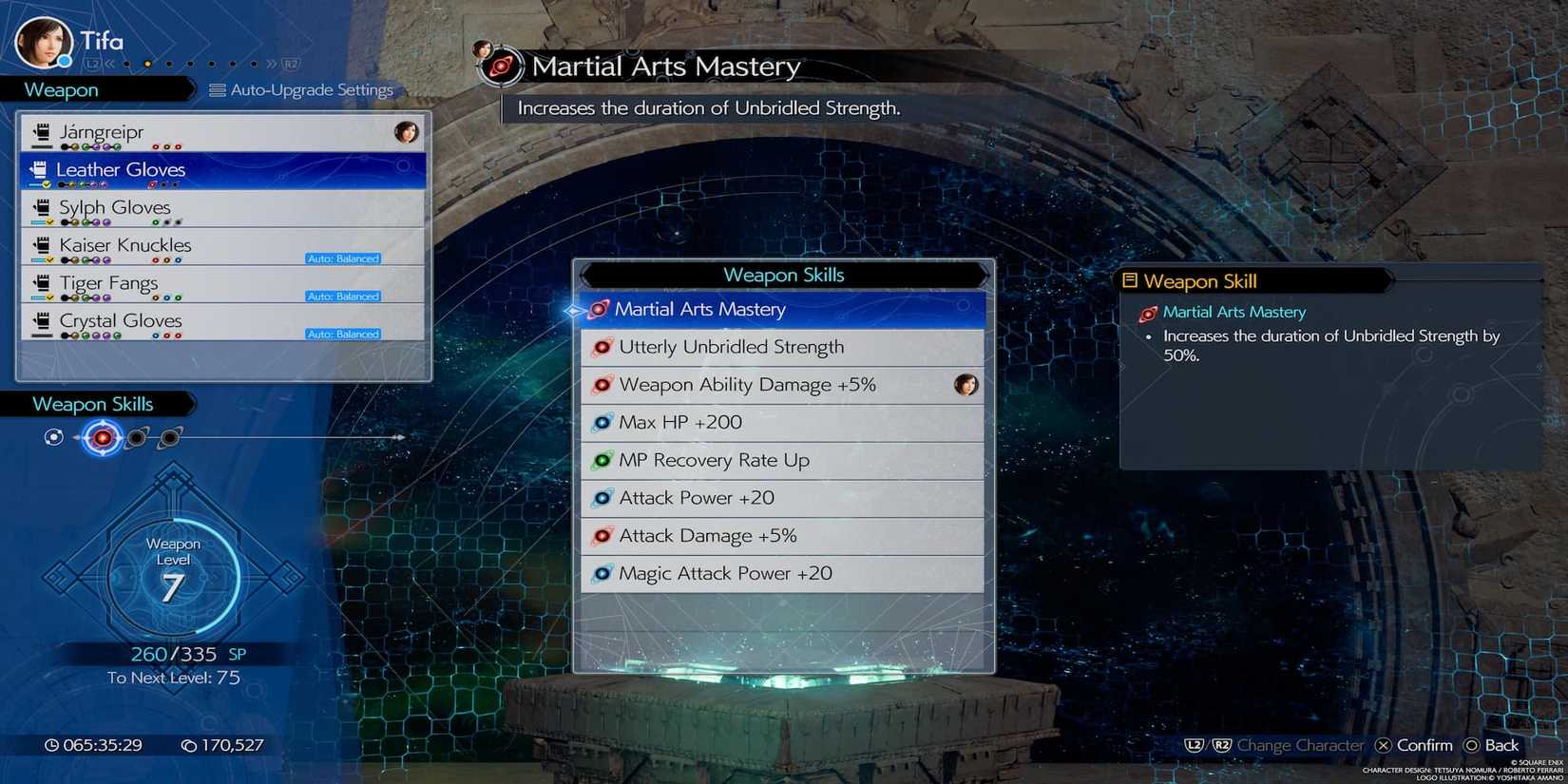The width and height of the screenshot is (1568, 784).
Task: Click the MP Recovery Rate Up green orb icon
Action: pyautogui.click(x=603, y=460)
